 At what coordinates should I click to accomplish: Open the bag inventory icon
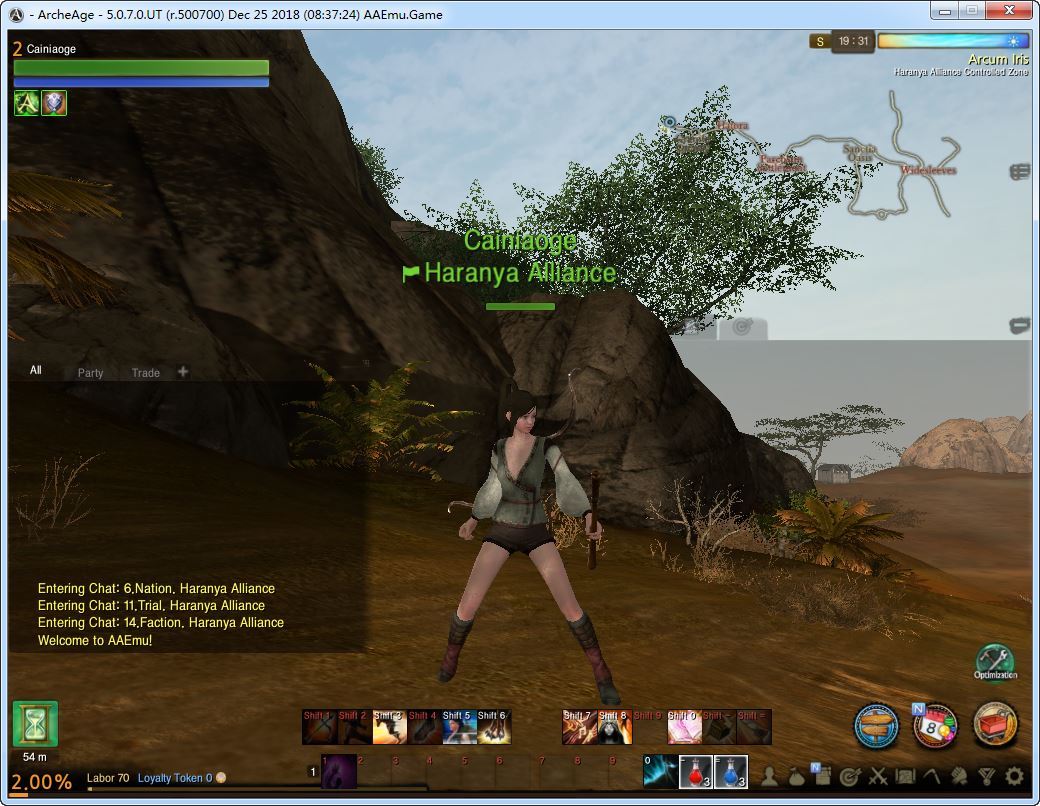(x=797, y=776)
